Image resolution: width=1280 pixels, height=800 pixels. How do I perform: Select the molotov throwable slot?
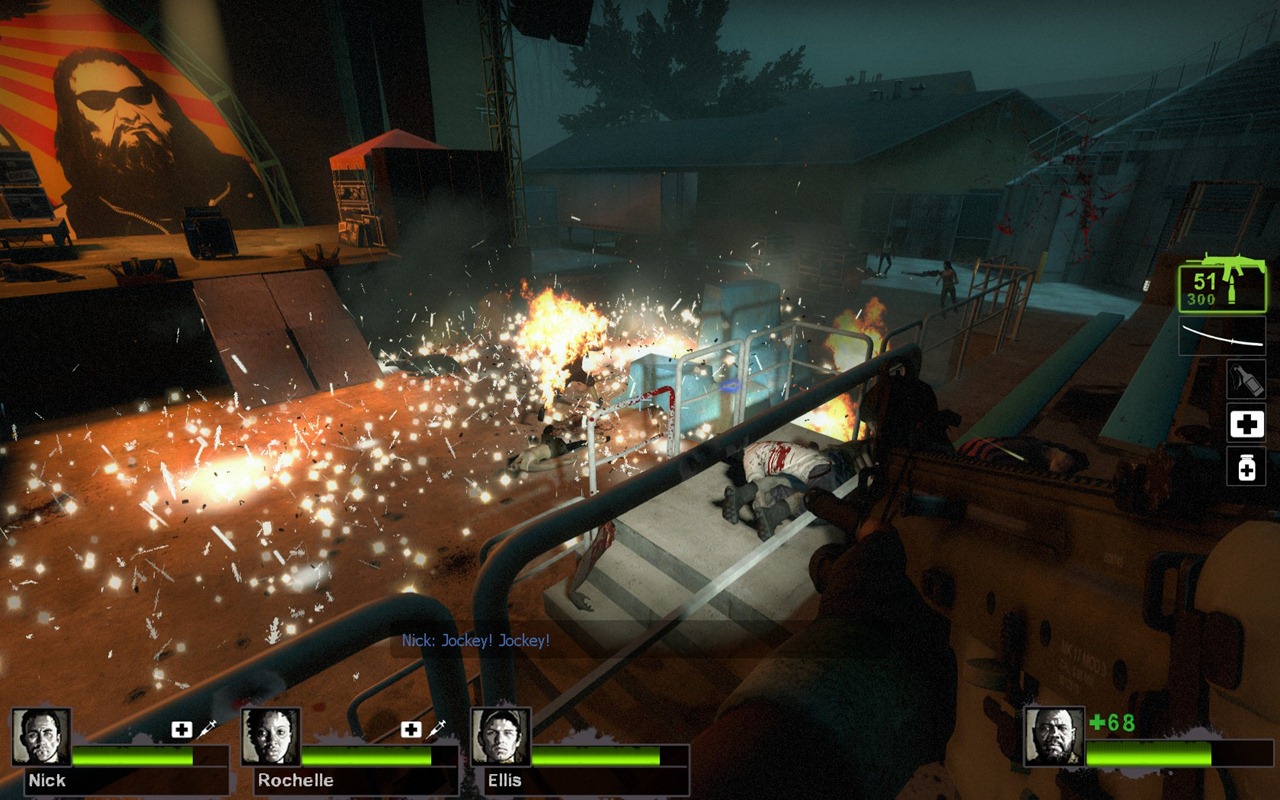click(1246, 379)
